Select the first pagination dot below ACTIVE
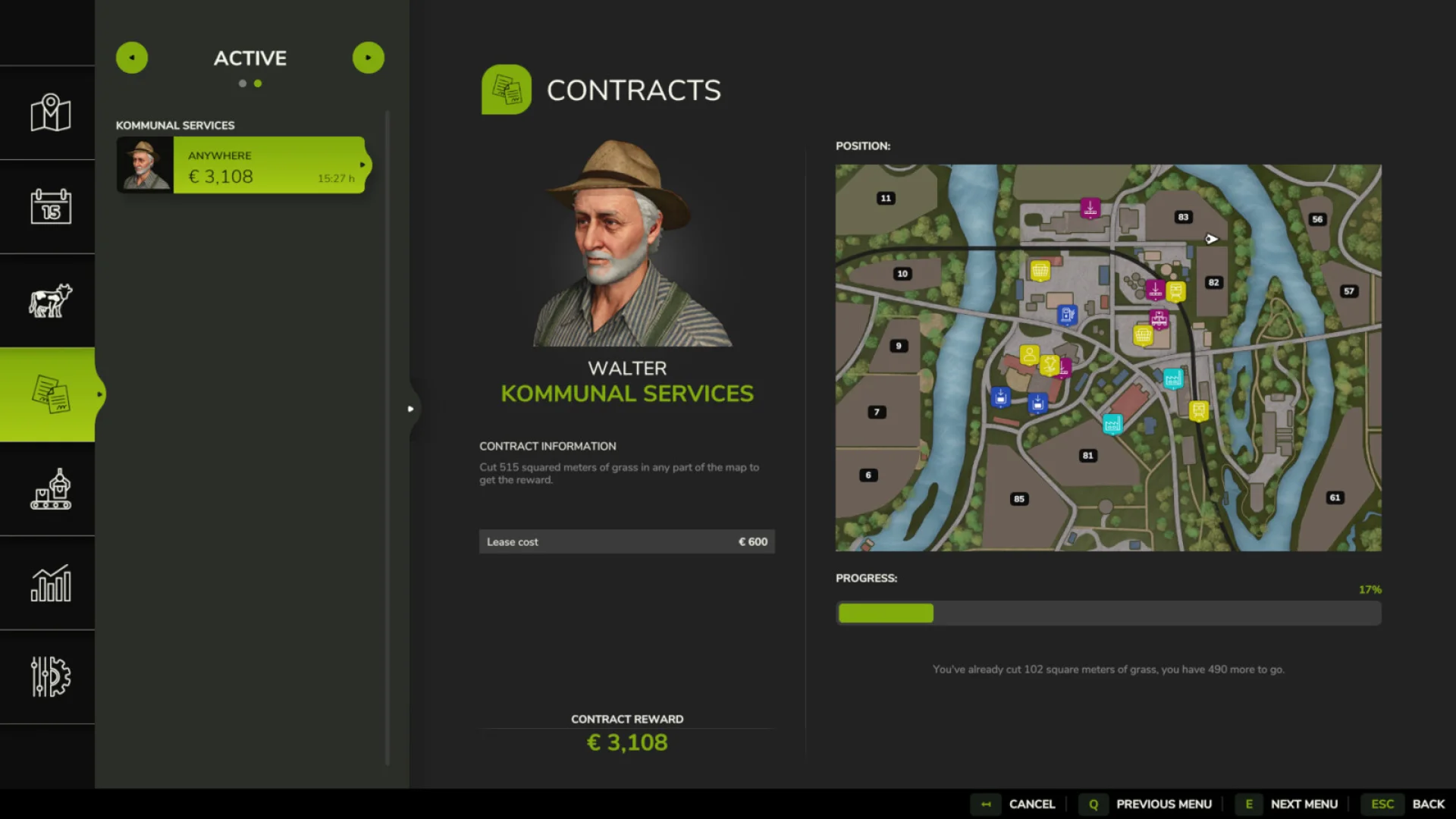The width and height of the screenshot is (1456, 819). click(242, 83)
